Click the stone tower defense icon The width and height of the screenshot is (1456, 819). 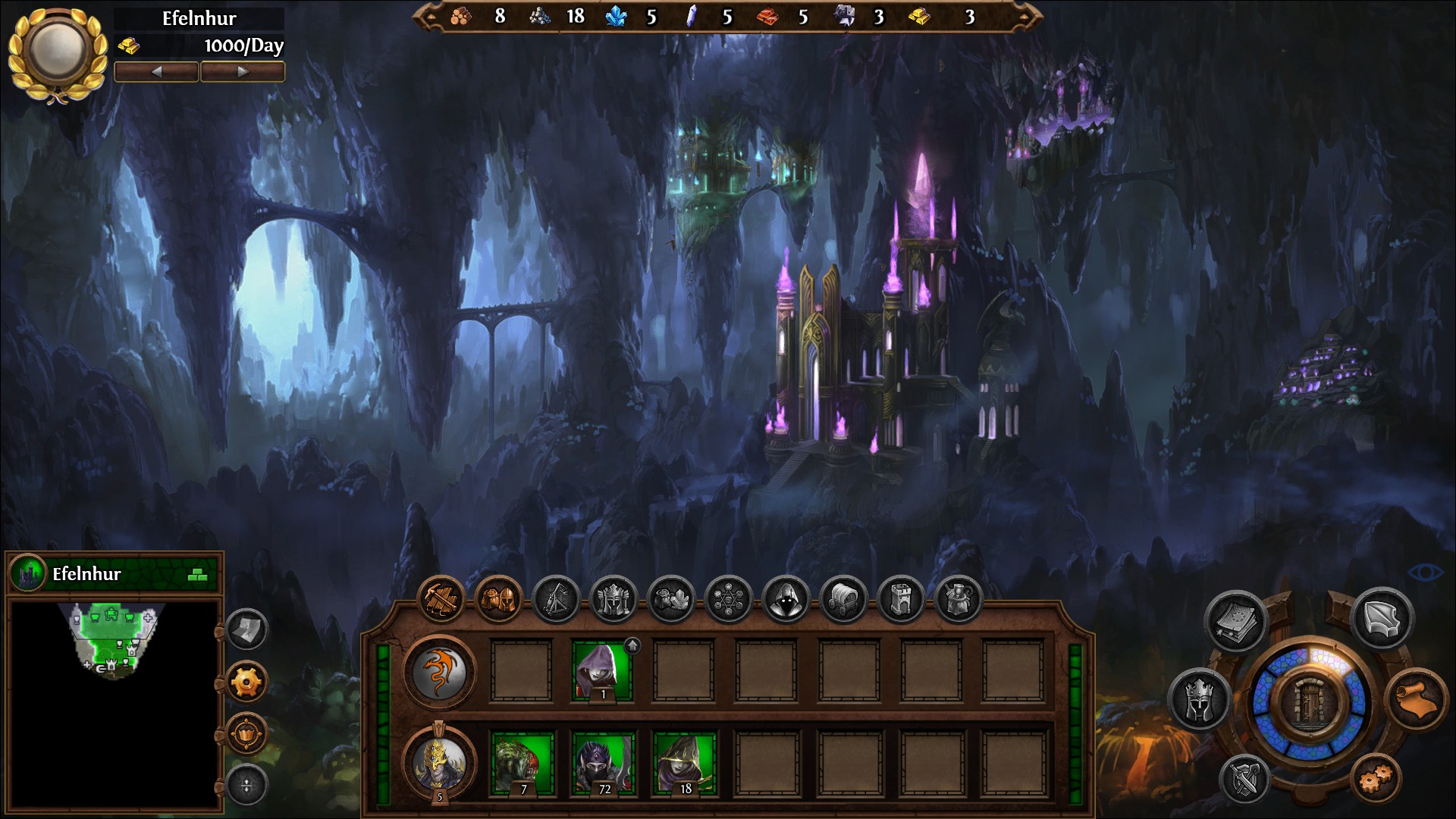[x=901, y=600]
